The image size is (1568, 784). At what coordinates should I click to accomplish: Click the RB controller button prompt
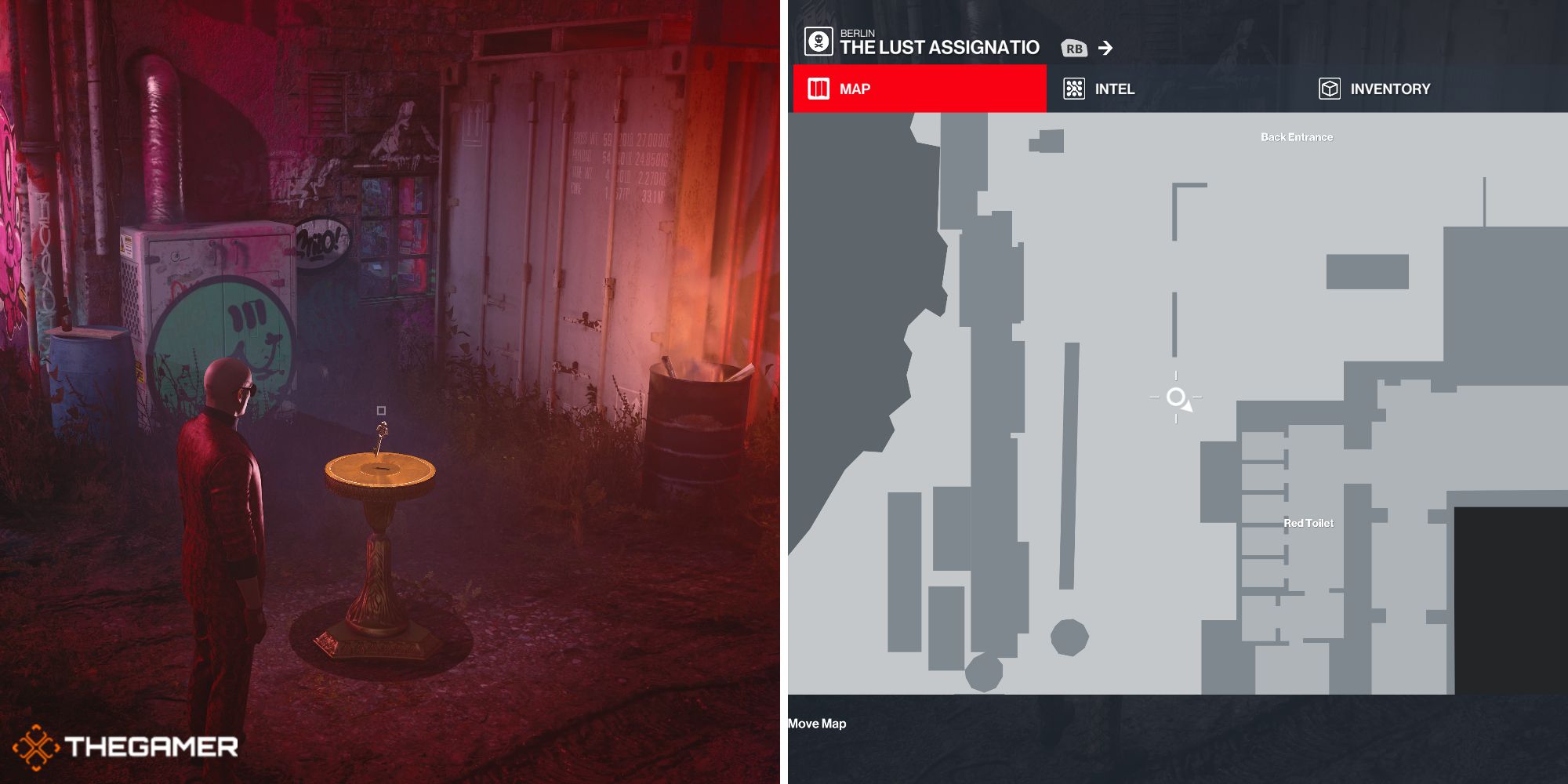pos(1076,48)
